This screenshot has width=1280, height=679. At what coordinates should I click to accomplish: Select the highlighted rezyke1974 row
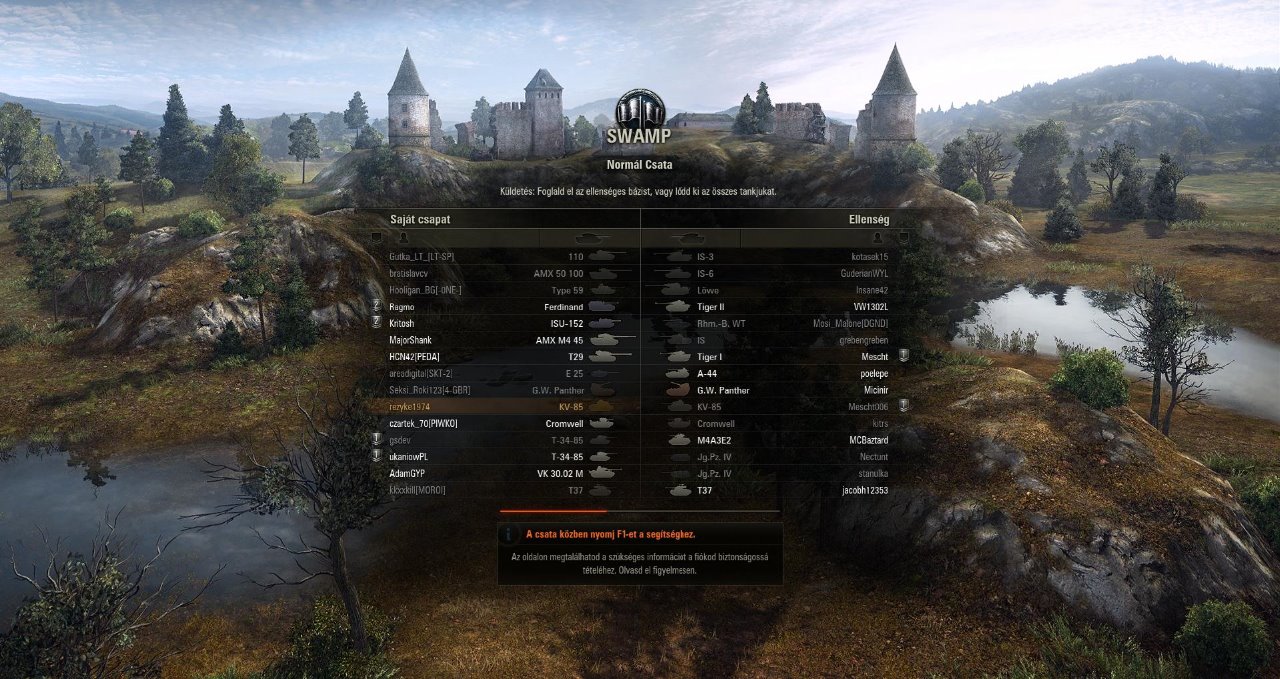point(500,407)
